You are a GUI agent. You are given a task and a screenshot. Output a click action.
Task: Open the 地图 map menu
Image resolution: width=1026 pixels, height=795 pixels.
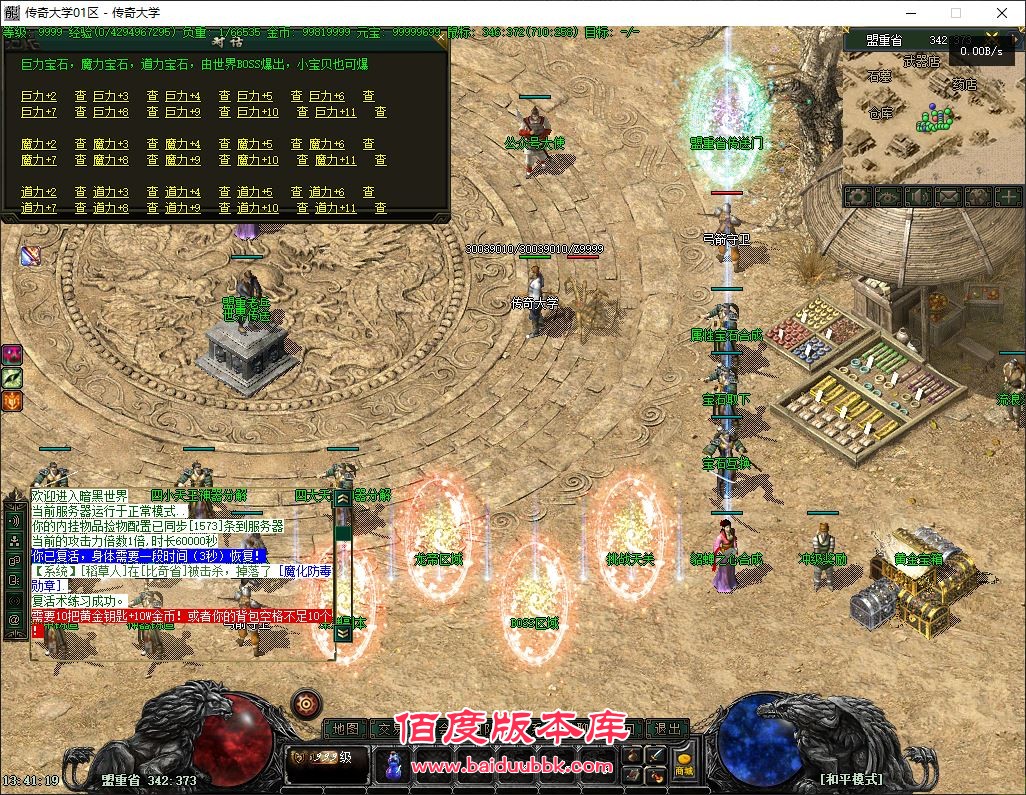click(346, 729)
